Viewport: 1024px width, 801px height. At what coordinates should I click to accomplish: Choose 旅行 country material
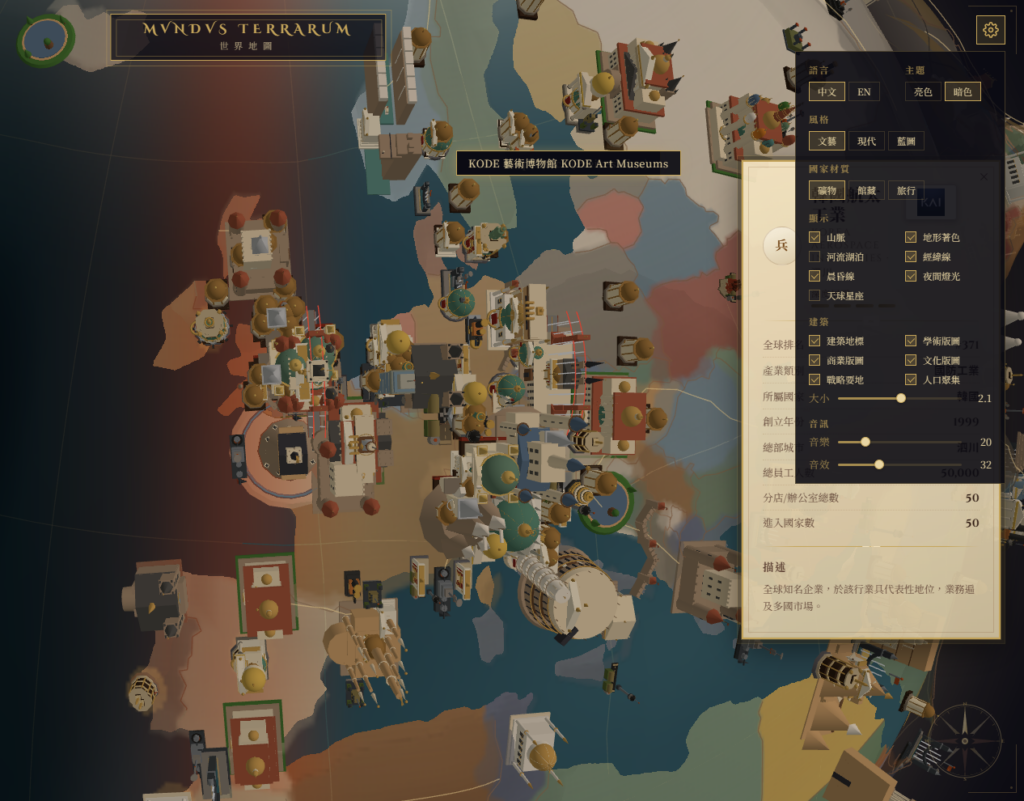(x=905, y=190)
